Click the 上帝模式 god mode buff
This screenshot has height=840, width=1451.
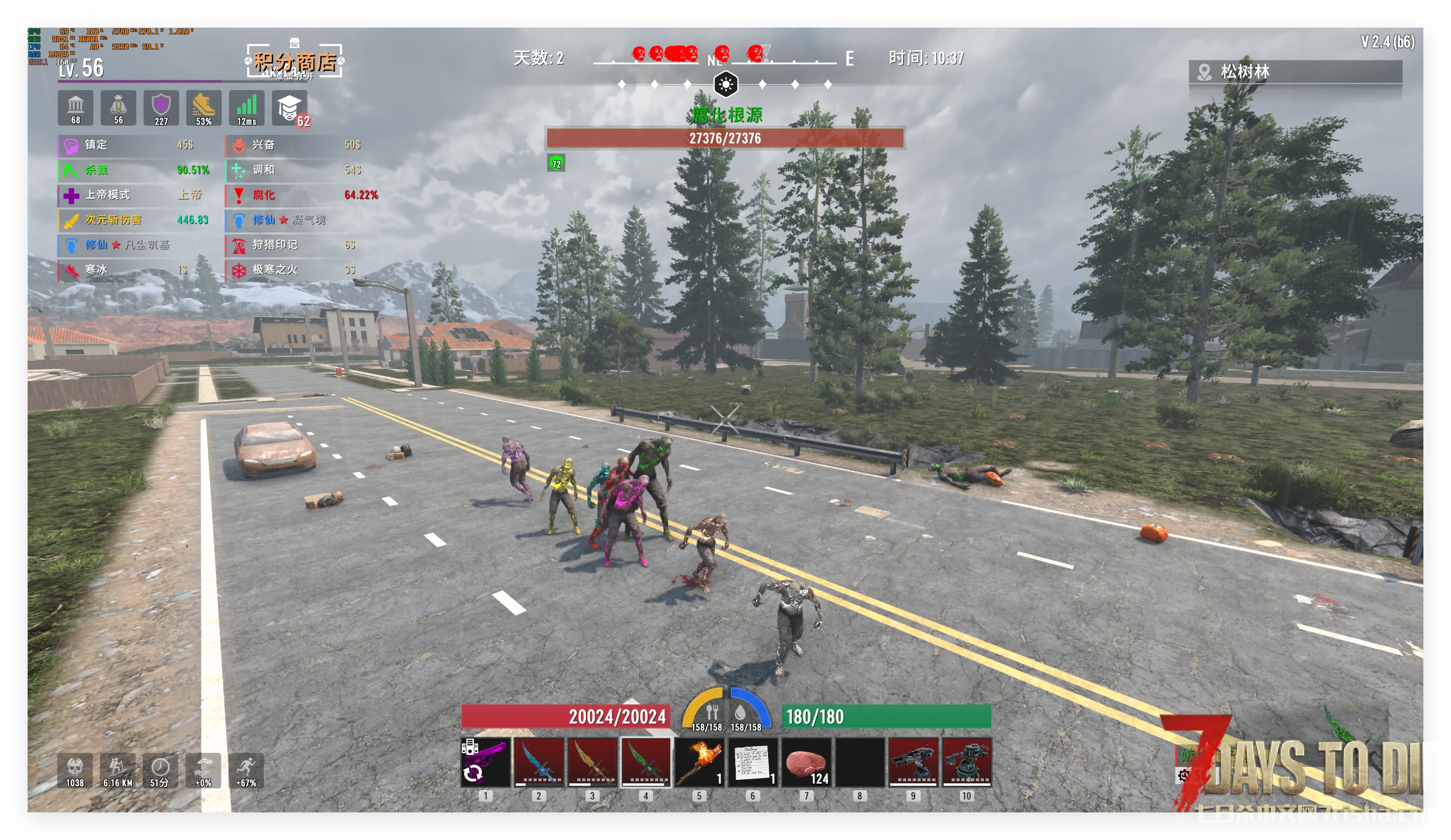pos(132,195)
